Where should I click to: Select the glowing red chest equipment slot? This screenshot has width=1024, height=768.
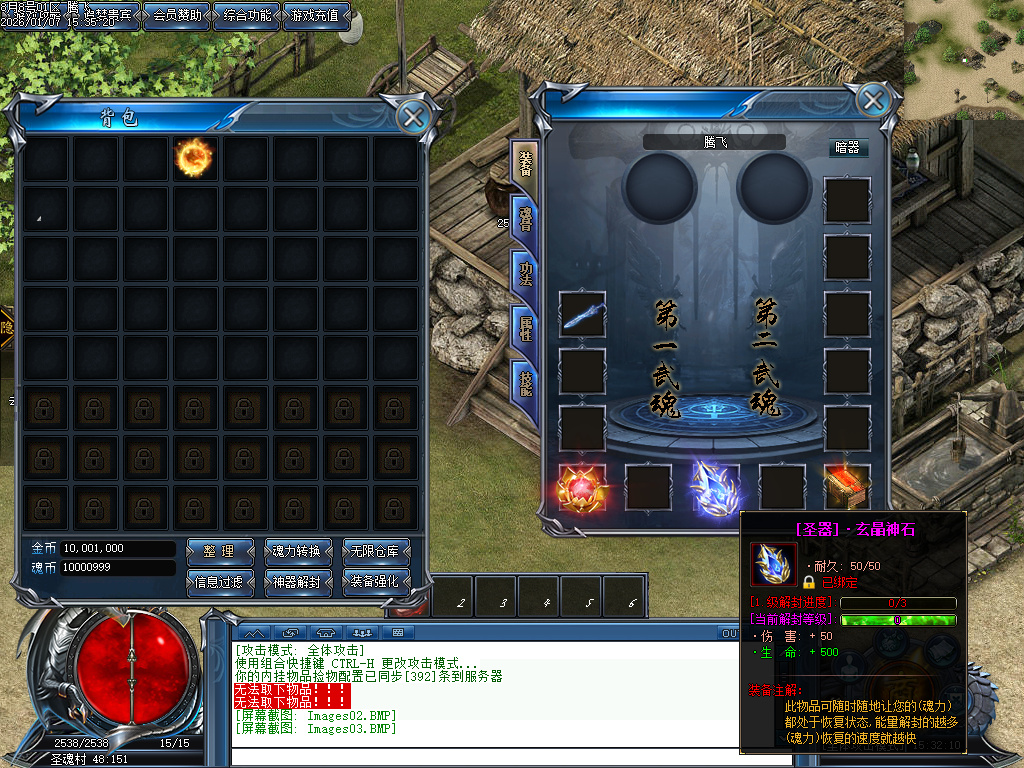tap(846, 488)
